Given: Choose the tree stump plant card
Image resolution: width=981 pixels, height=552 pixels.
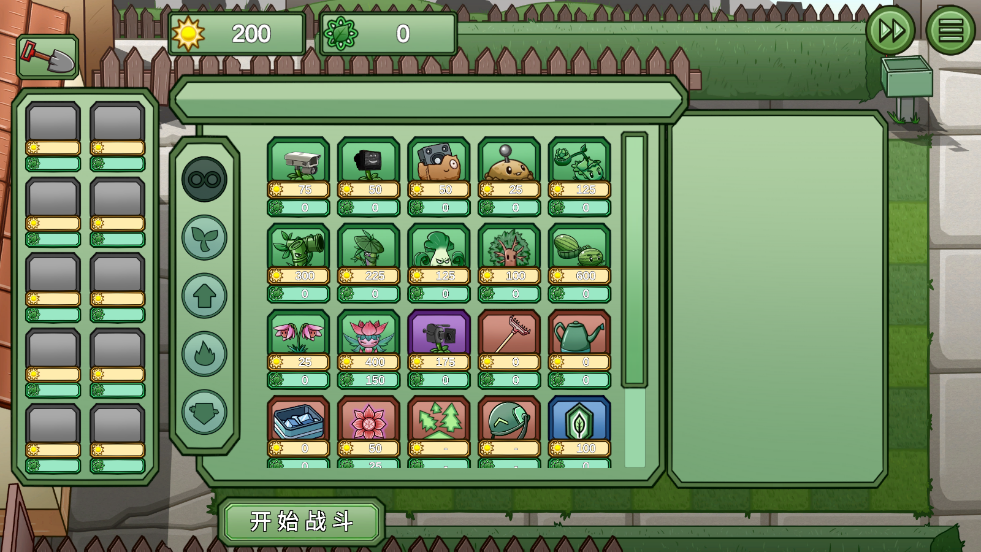Looking at the screenshot, I should click(x=509, y=248).
